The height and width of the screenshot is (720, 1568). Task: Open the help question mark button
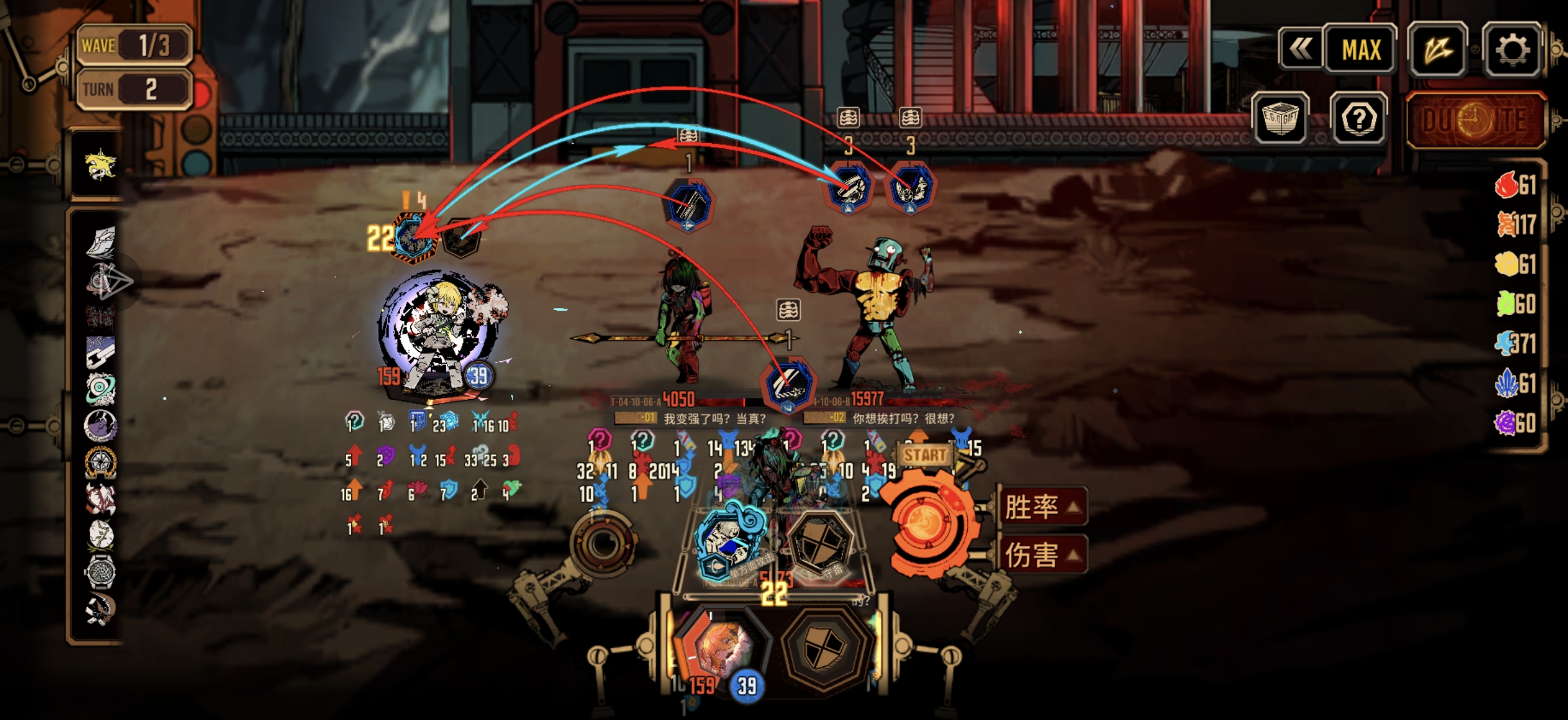1358,119
